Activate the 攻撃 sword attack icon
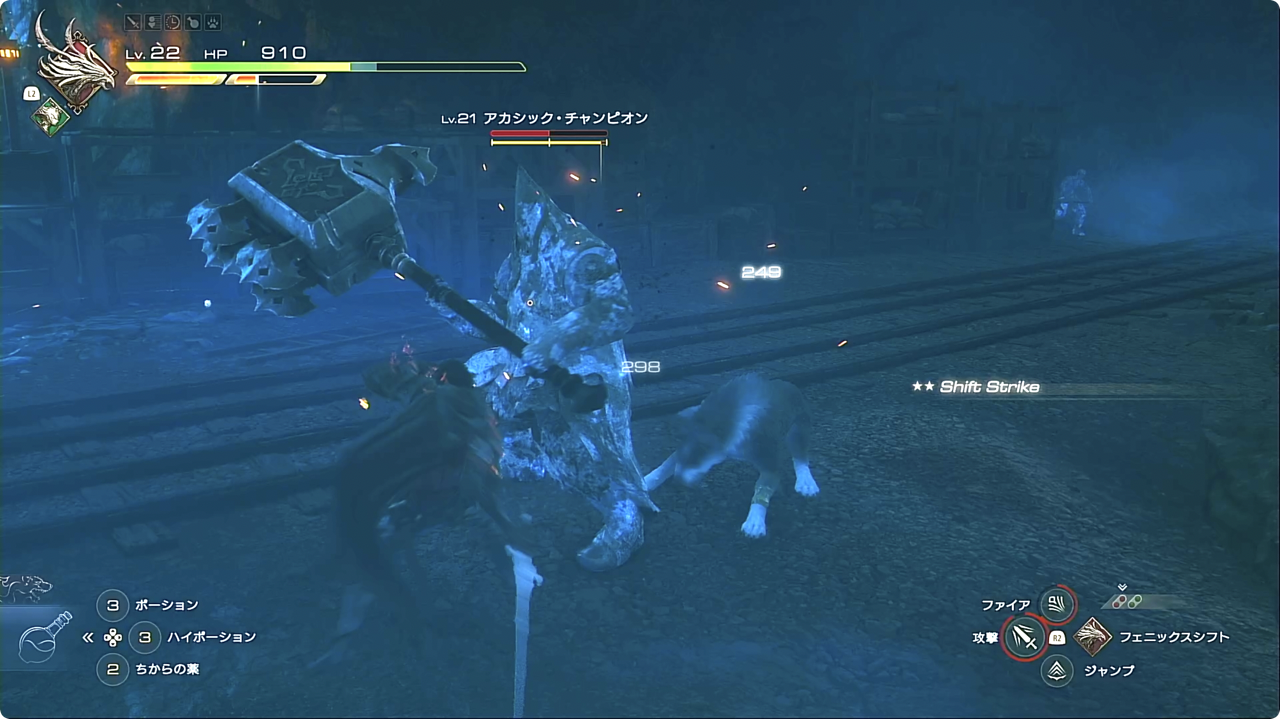This screenshot has width=1280, height=719. (x=1023, y=637)
